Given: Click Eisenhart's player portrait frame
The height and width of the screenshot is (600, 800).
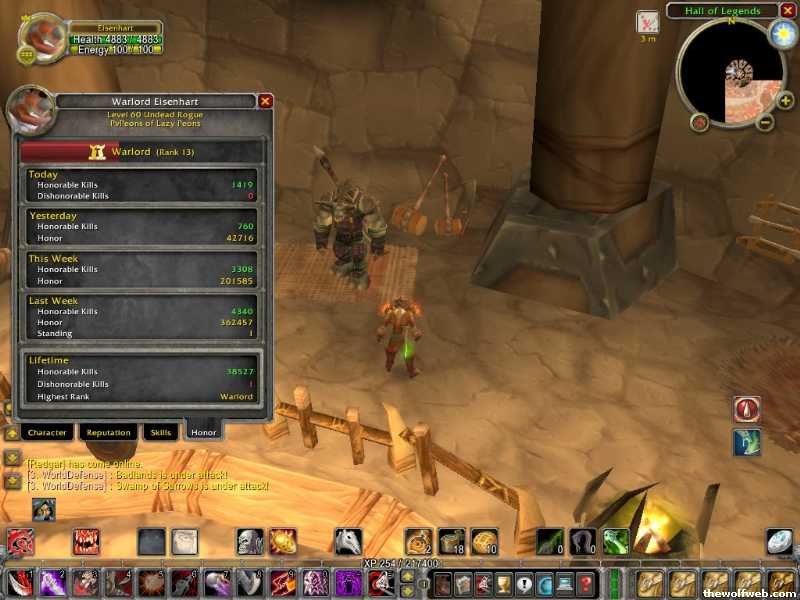Looking at the screenshot, I should pos(42,38).
